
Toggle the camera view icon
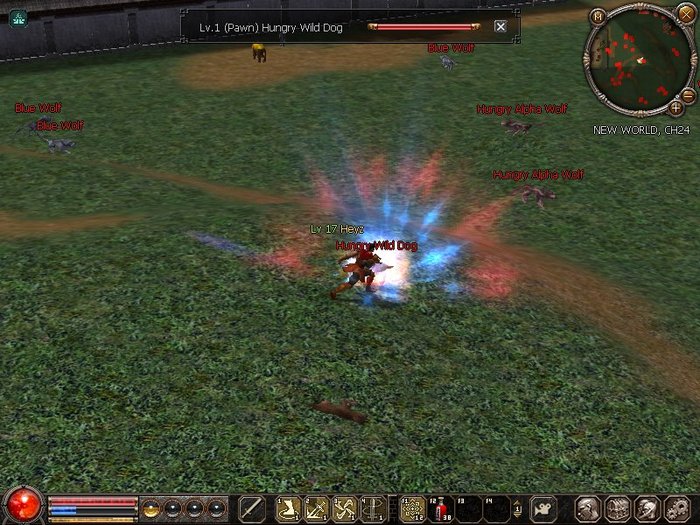[x=543, y=508]
